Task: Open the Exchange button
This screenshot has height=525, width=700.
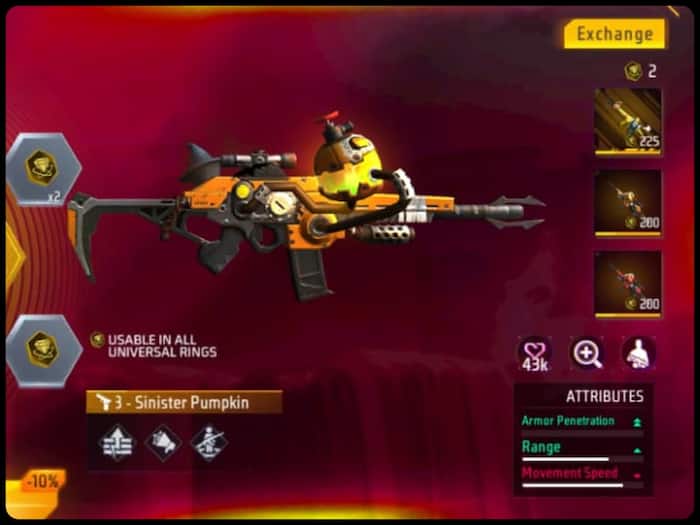Action: pos(614,34)
